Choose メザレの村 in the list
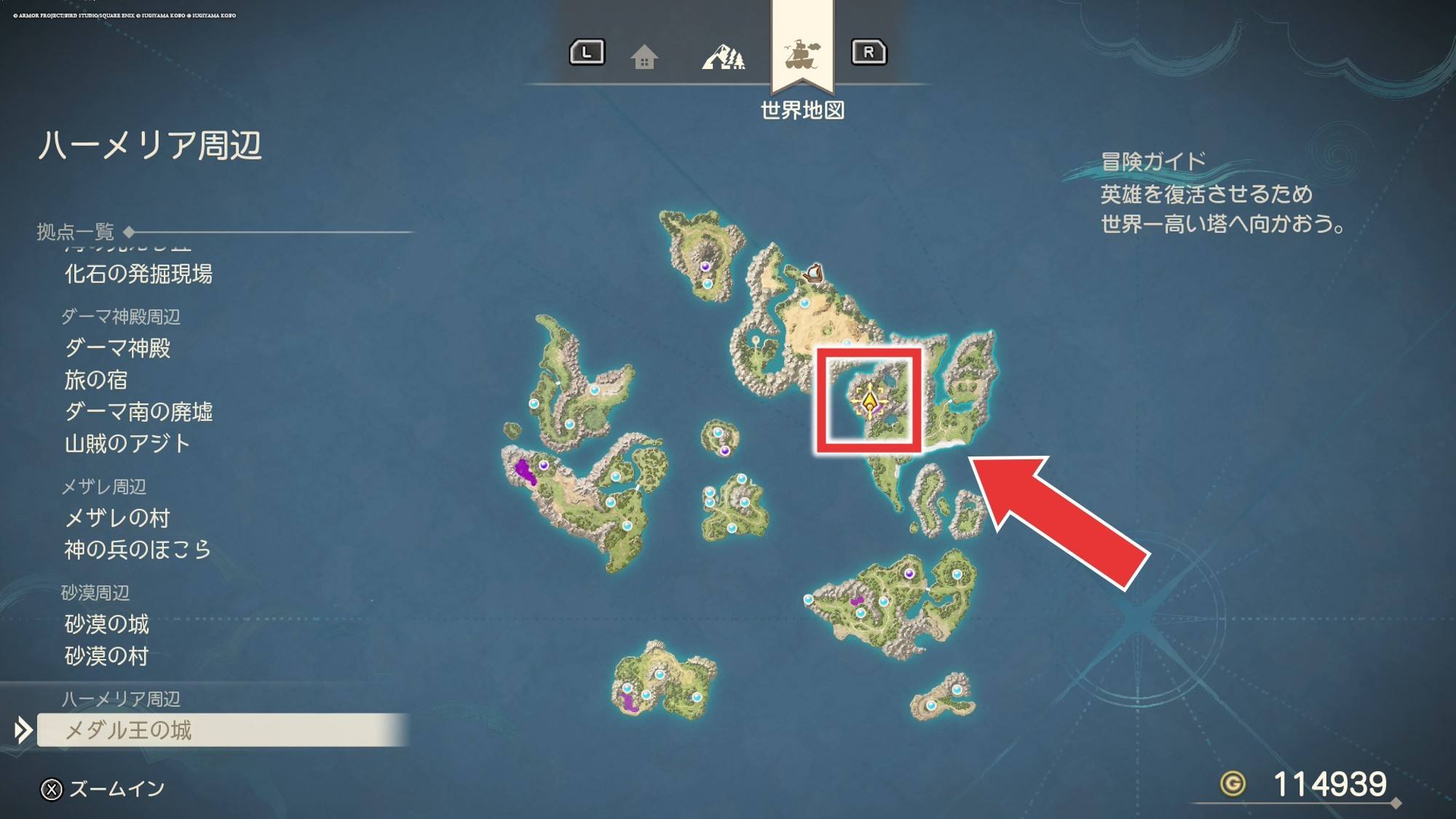Screen dimensions: 1456x819 pyautogui.click(x=117, y=518)
